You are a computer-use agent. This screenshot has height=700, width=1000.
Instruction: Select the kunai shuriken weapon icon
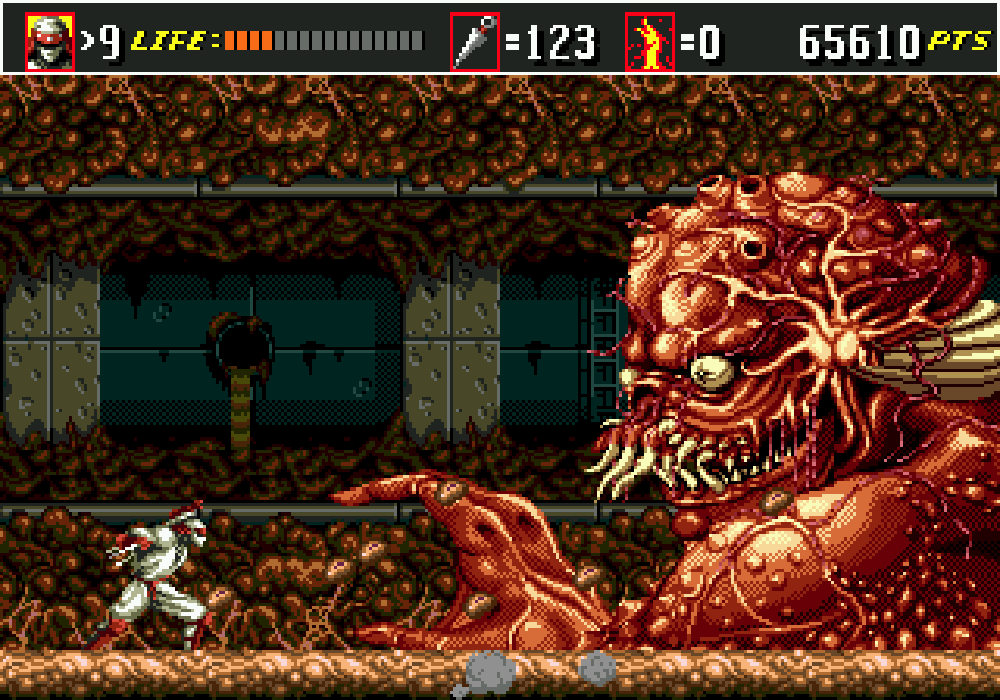pos(474,42)
